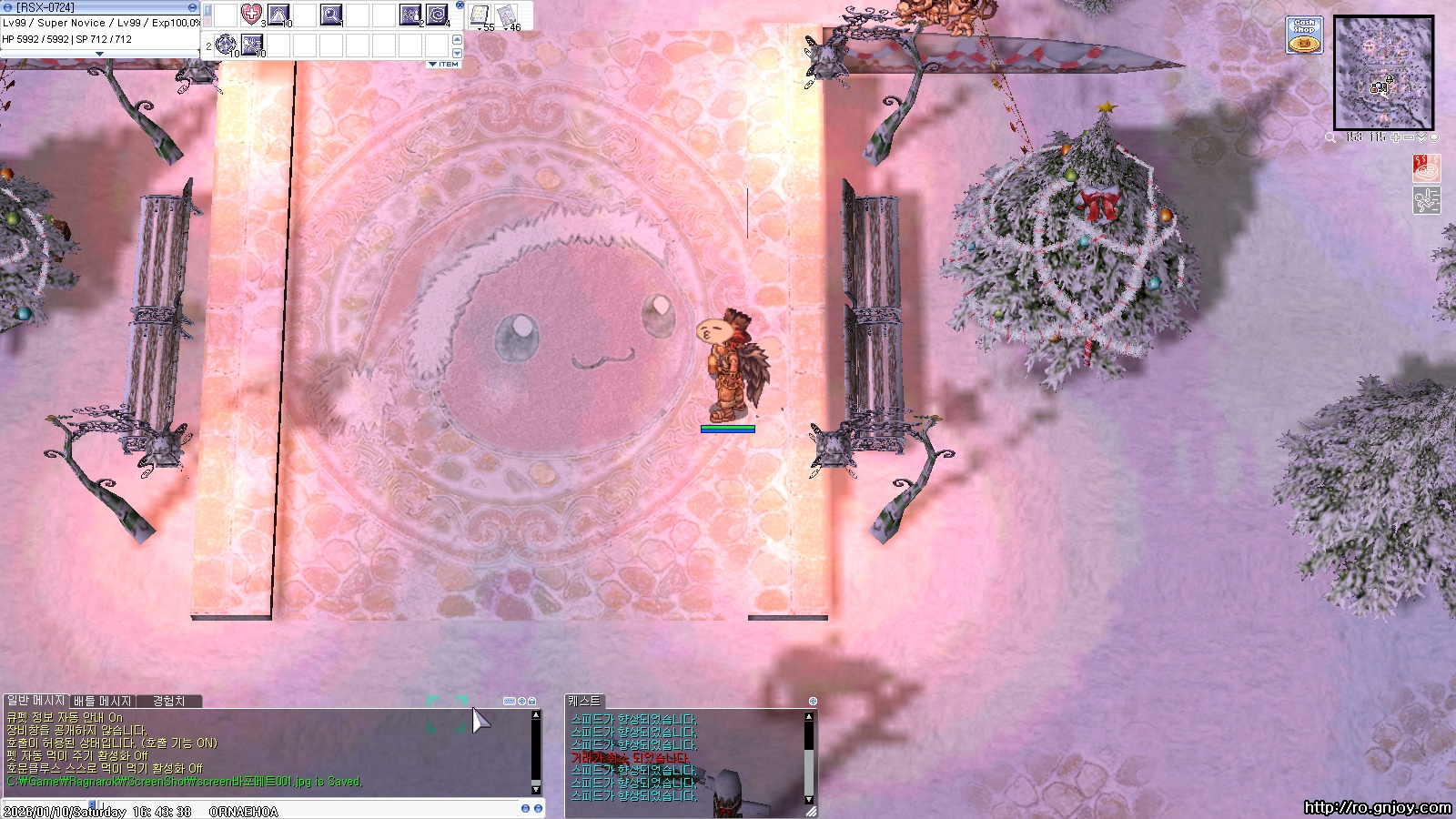Open the Cash Shop
The image size is (1456, 819).
click(1304, 35)
